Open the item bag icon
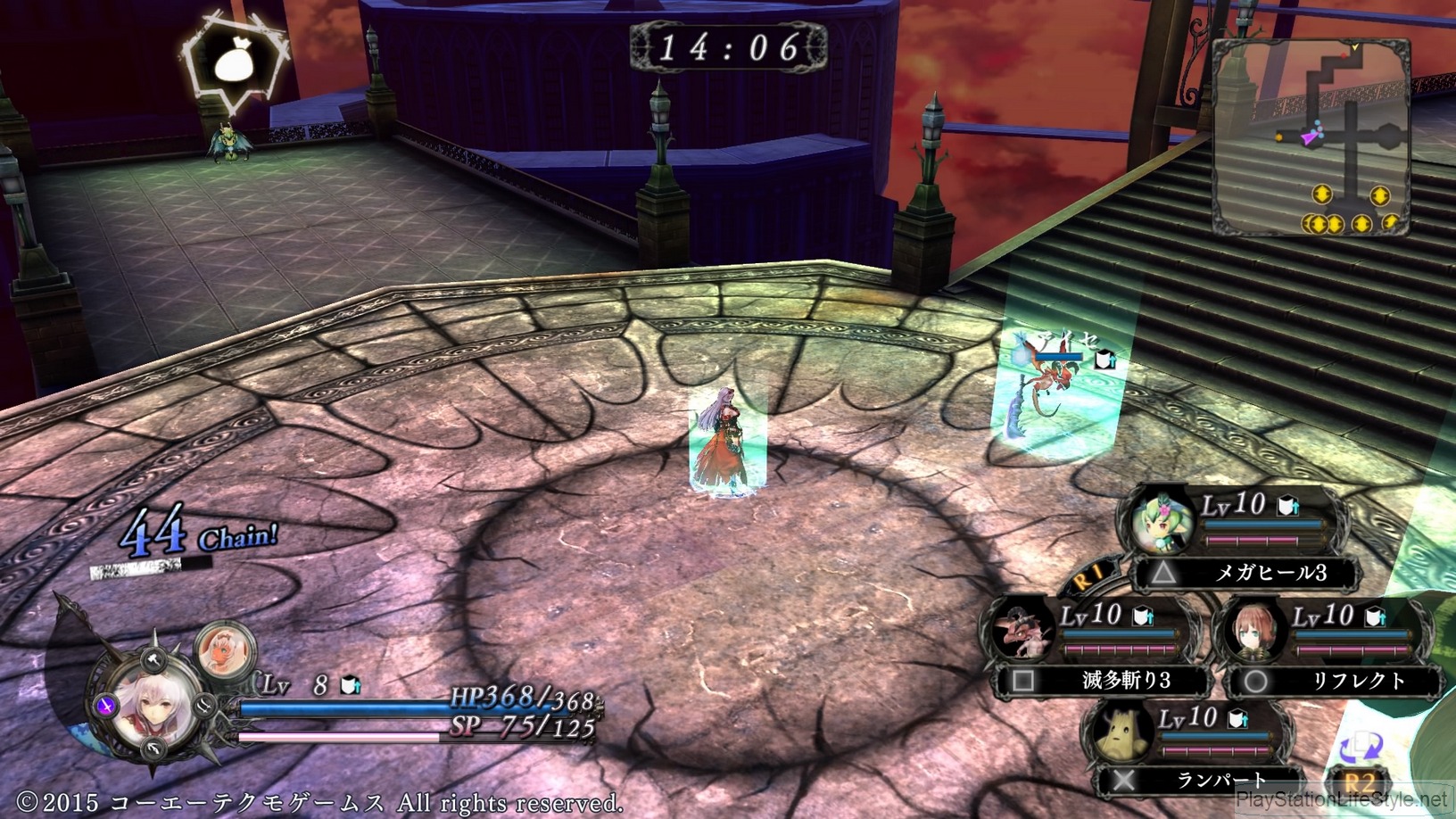The image size is (1456, 819). coord(235,65)
